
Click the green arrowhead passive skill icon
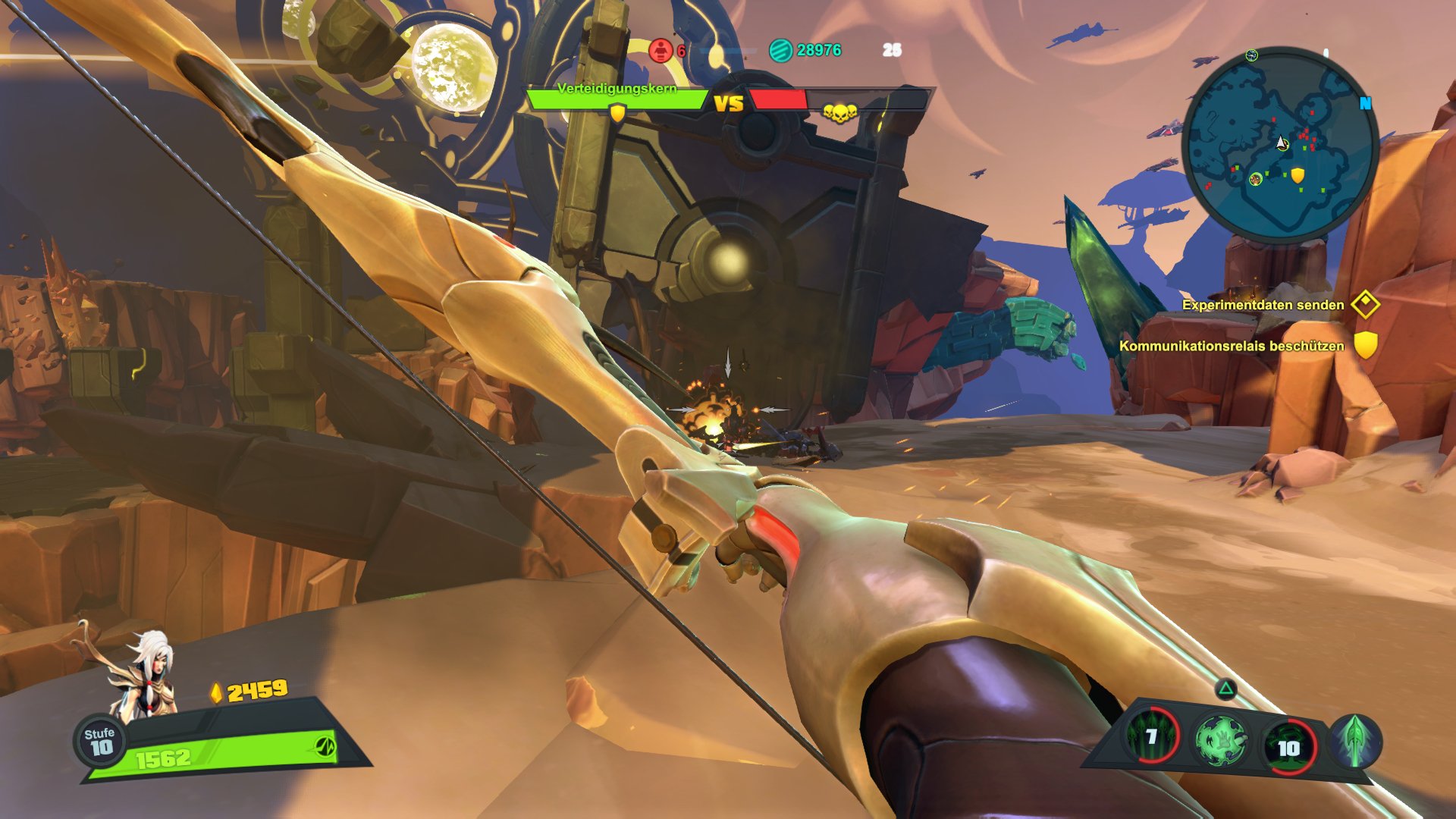pos(1355,741)
